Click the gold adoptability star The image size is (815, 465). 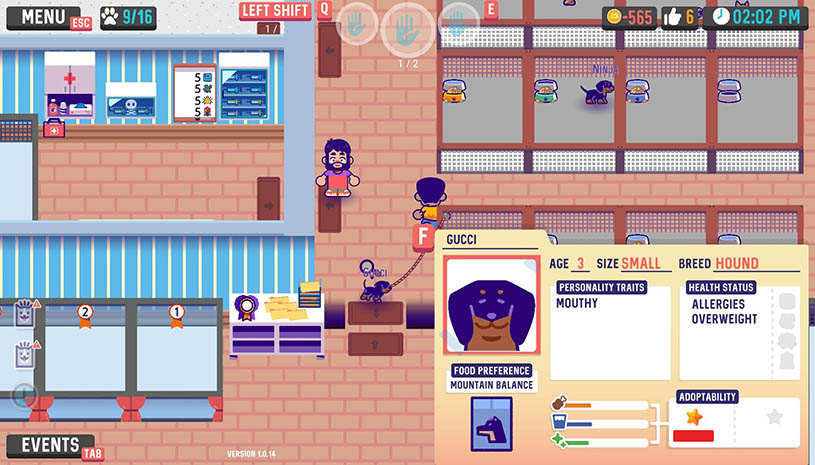[x=692, y=415]
